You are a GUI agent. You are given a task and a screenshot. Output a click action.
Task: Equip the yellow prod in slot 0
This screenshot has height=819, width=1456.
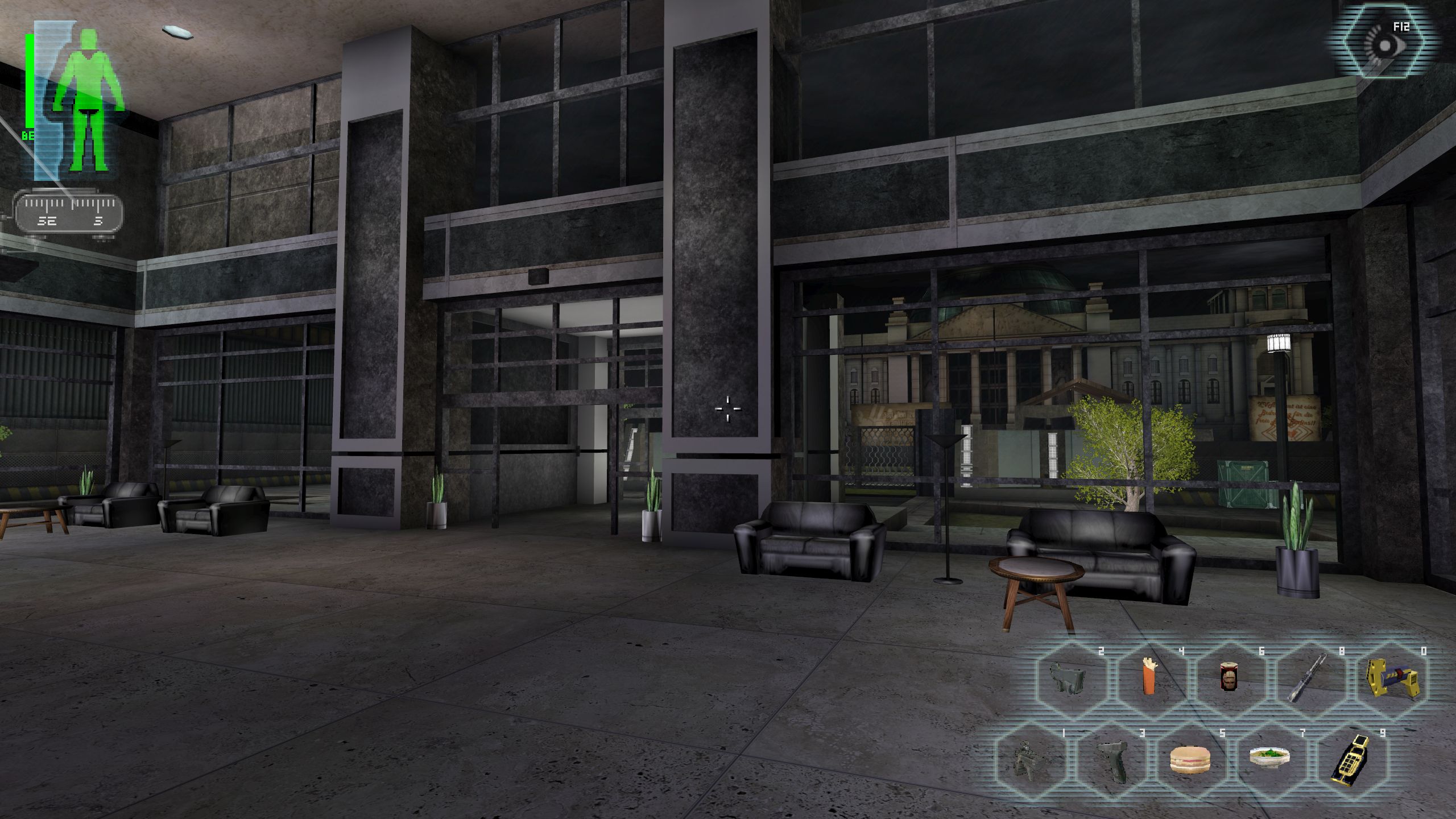1388,678
